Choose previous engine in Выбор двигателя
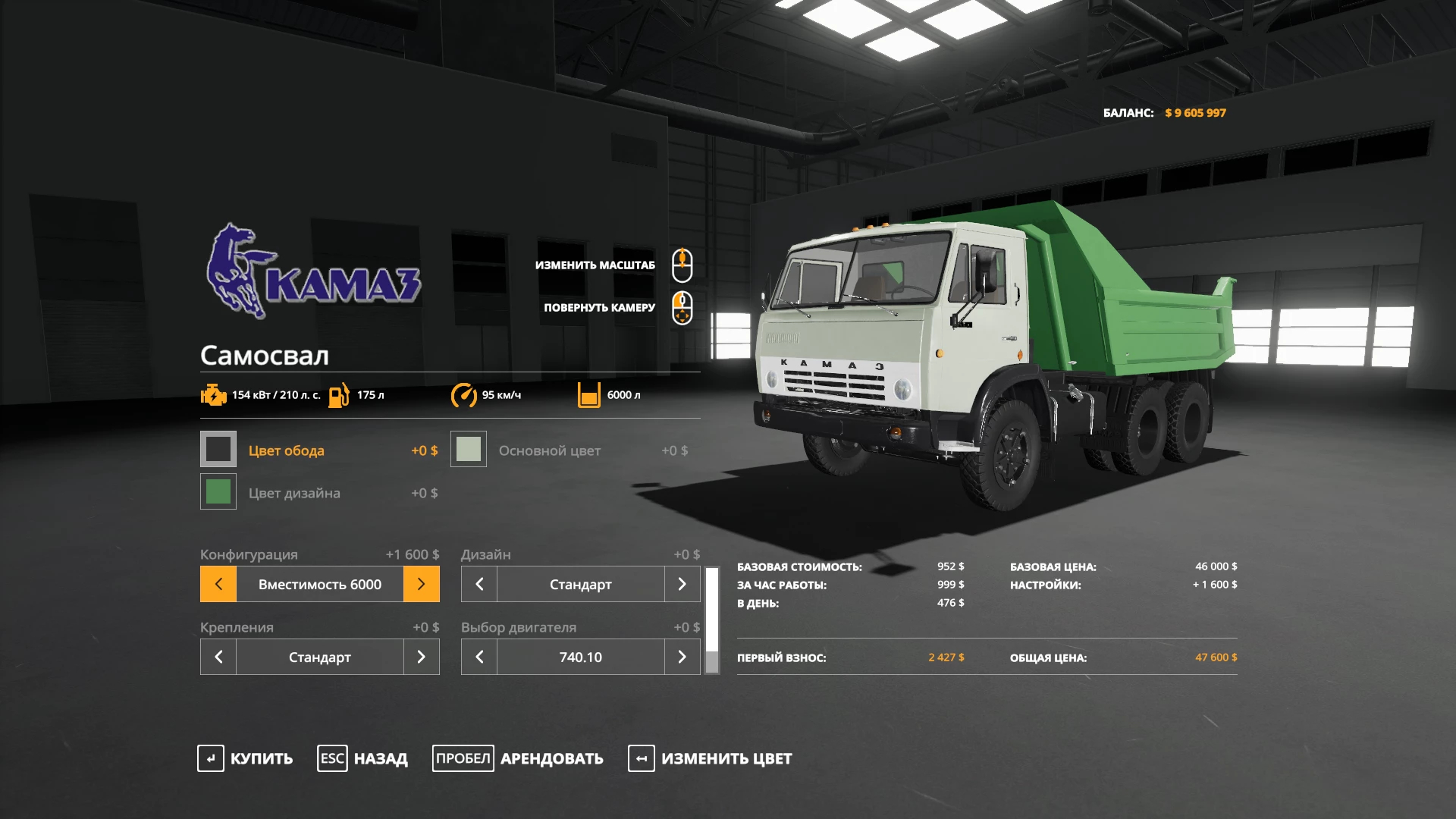Screen dimensions: 1456x819 click(479, 657)
